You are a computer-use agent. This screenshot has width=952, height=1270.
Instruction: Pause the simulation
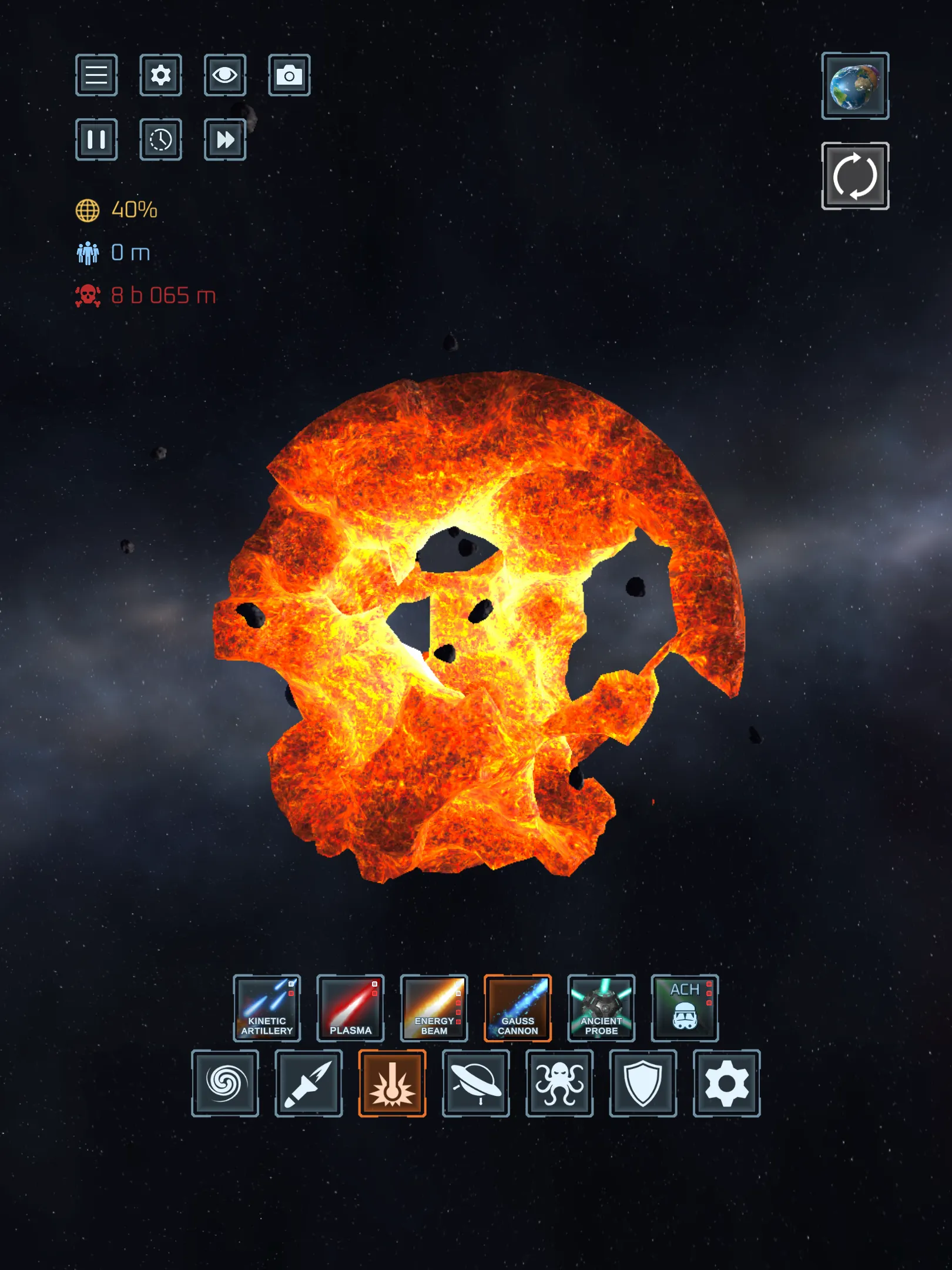tap(96, 139)
